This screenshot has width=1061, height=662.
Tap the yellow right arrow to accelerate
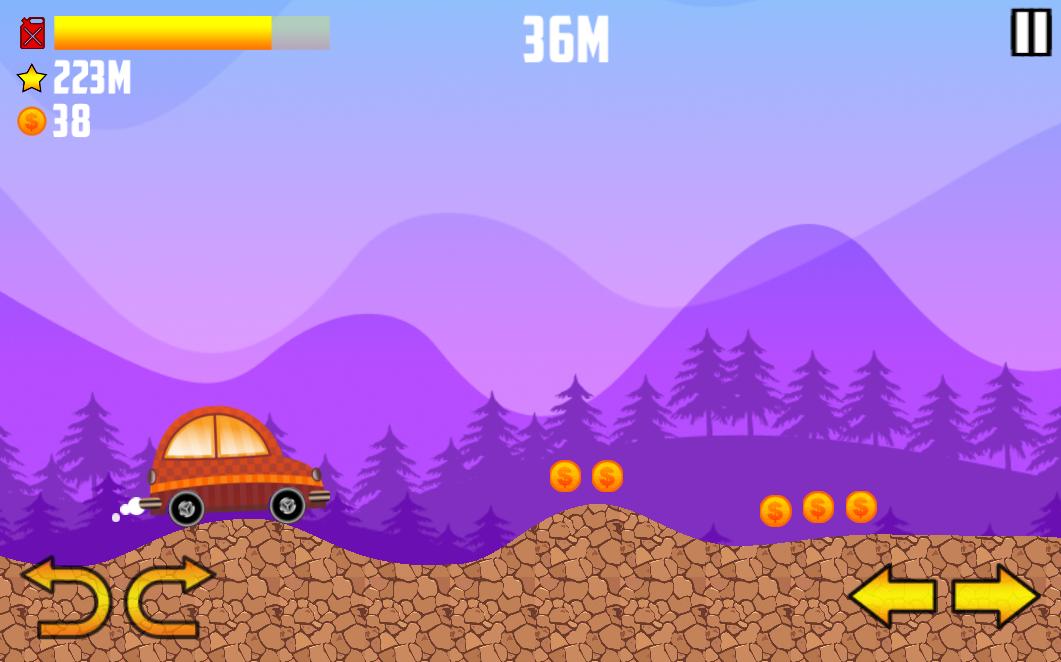[x=995, y=596]
